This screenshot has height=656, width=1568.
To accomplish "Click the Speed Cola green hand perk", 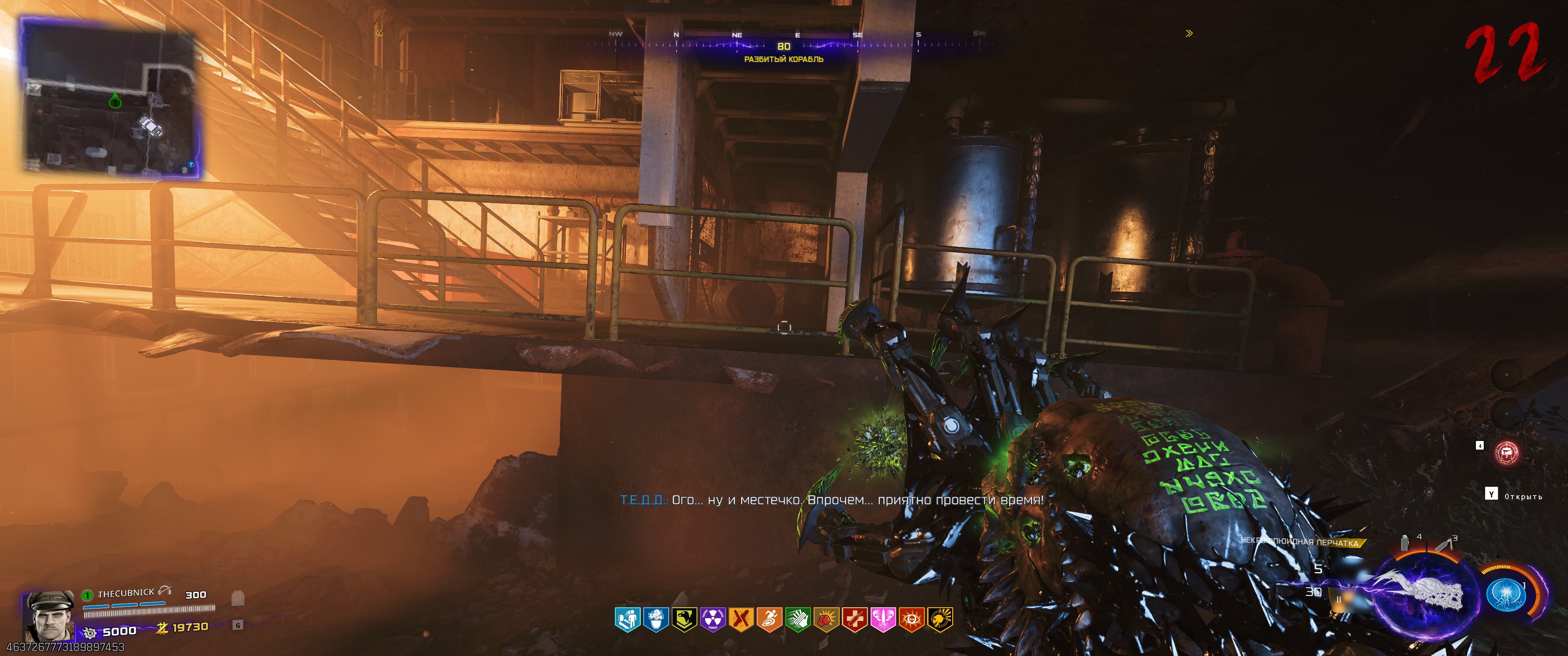I will click(797, 620).
